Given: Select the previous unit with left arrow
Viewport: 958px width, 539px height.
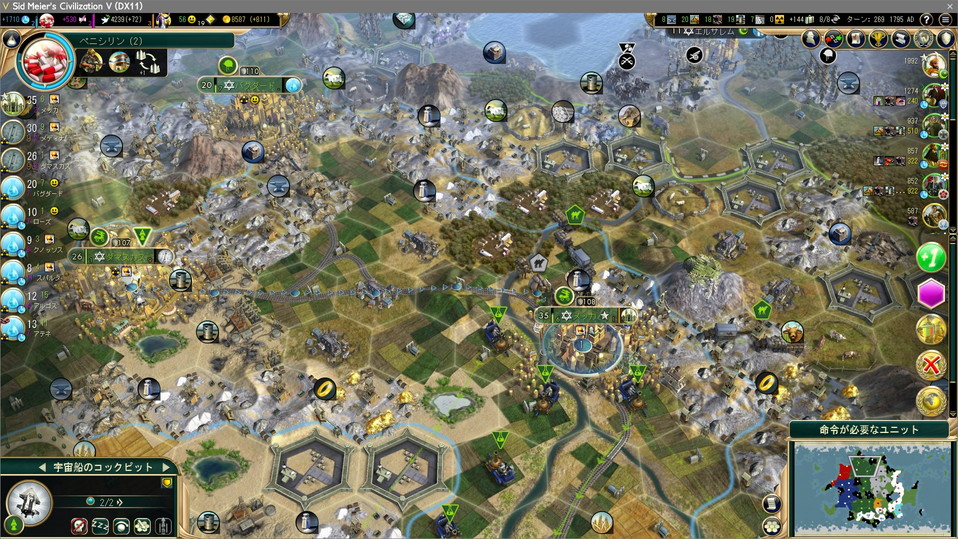Looking at the screenshot, I should [42, 467].
